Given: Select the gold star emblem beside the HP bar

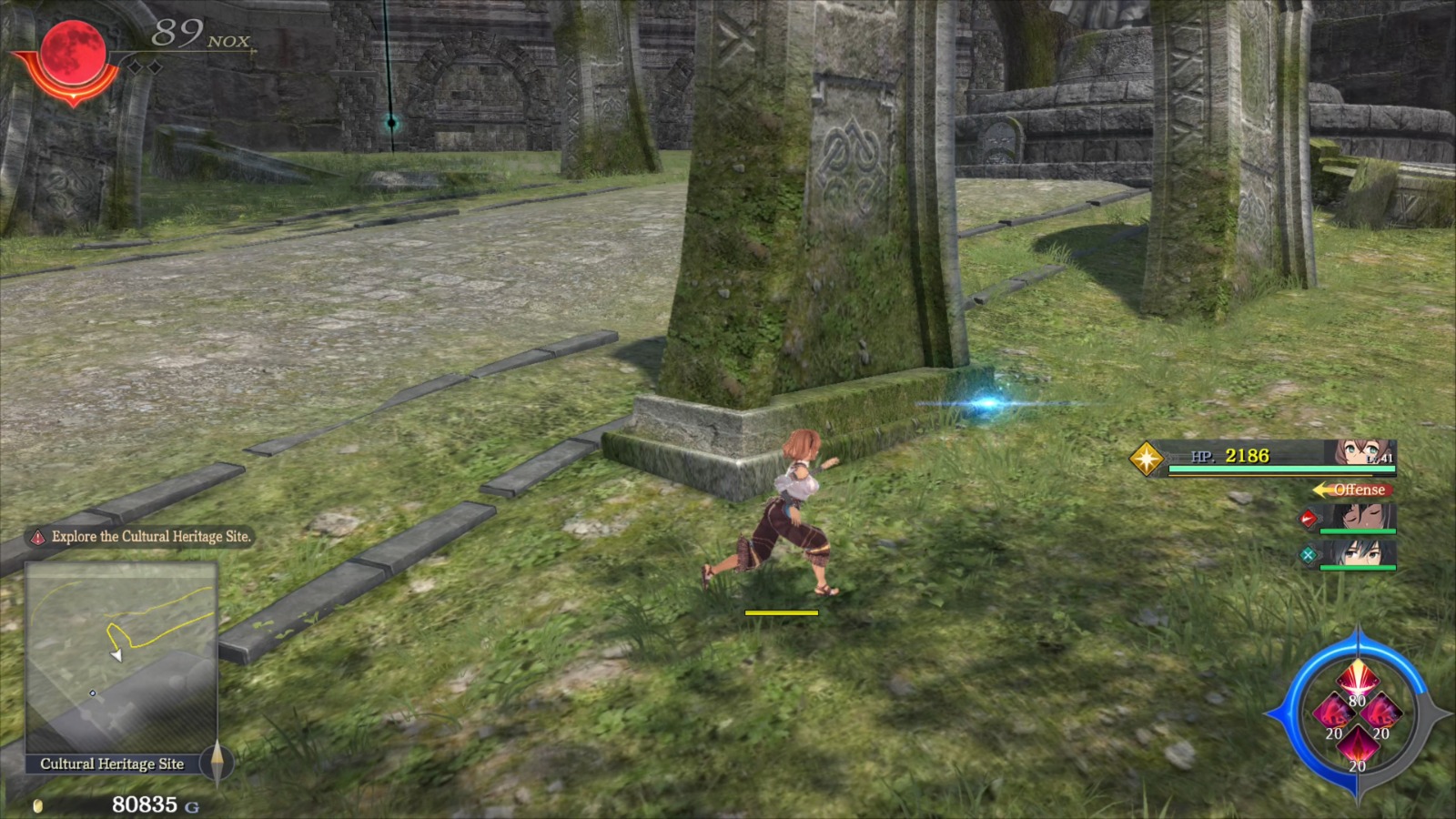Looking at the screenshot, I should point(1146,459).
